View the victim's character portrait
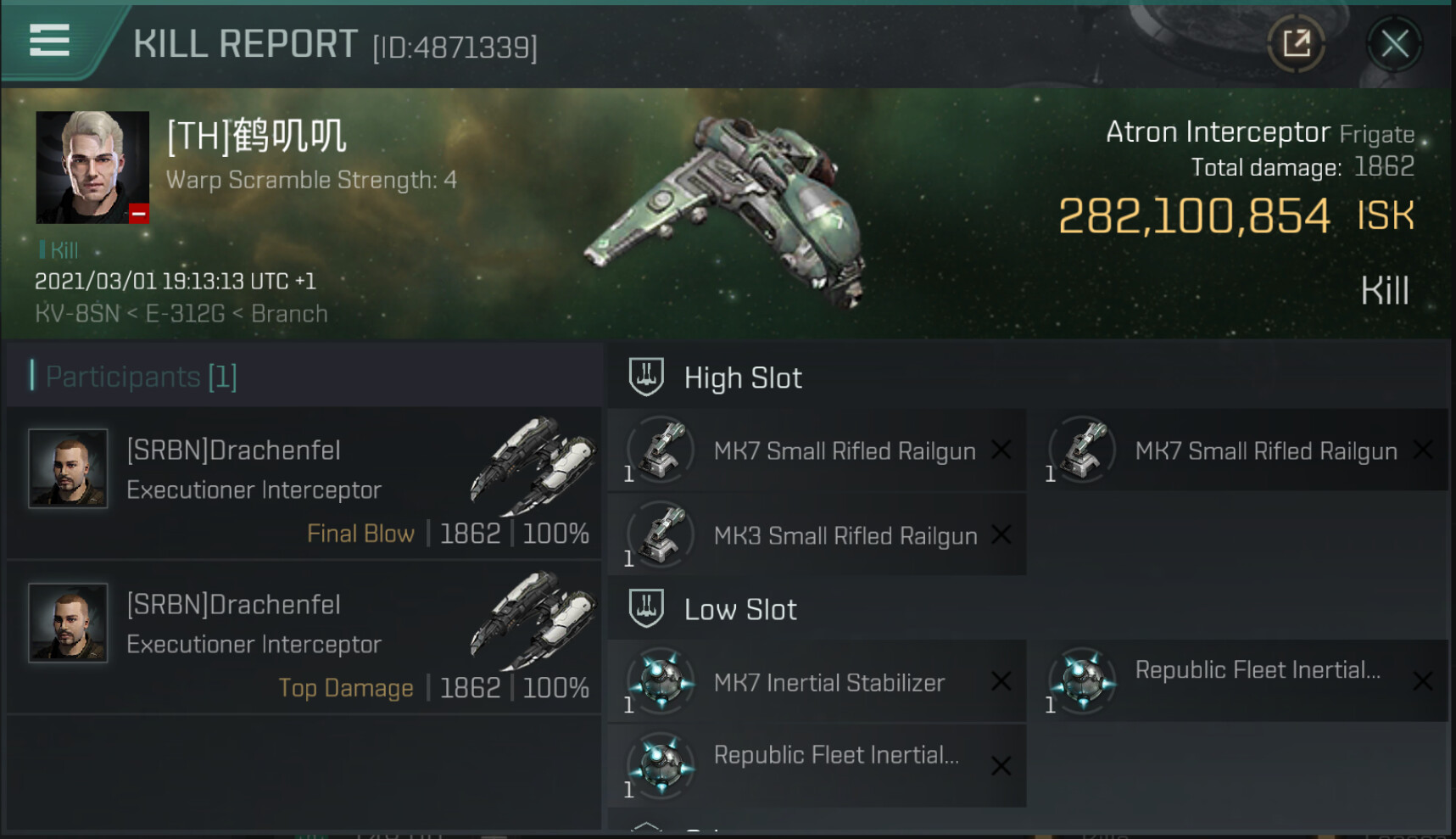The height and width of the screenshot is (839, 1456). click(x=92, y=167)
